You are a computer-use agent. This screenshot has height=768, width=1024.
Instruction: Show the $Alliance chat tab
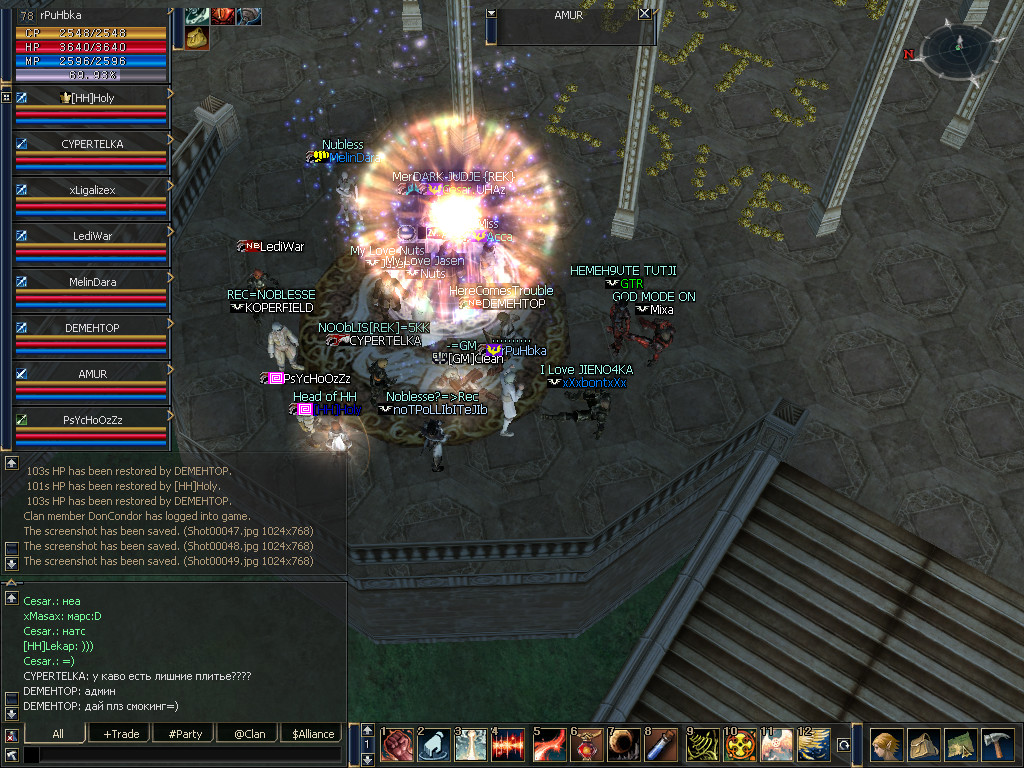(312, 733)
